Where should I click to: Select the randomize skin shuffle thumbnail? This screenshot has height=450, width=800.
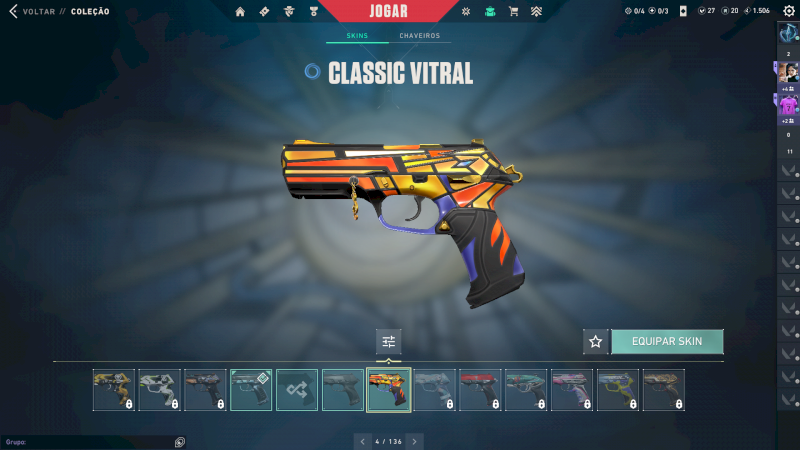297,390
